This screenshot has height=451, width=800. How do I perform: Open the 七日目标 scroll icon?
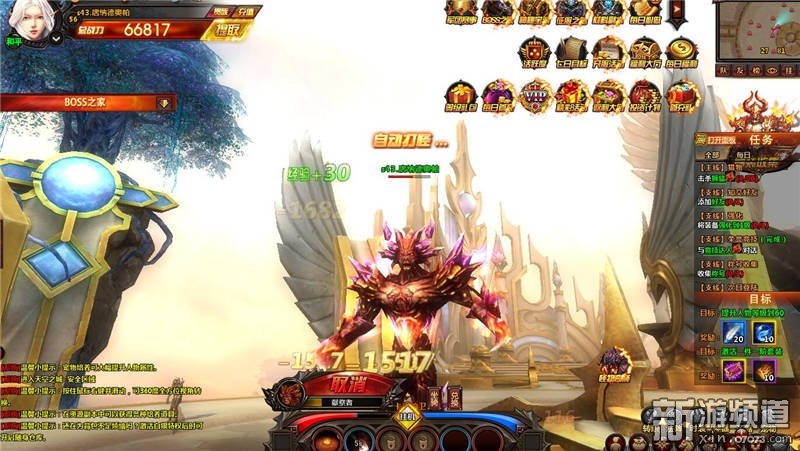571,50
